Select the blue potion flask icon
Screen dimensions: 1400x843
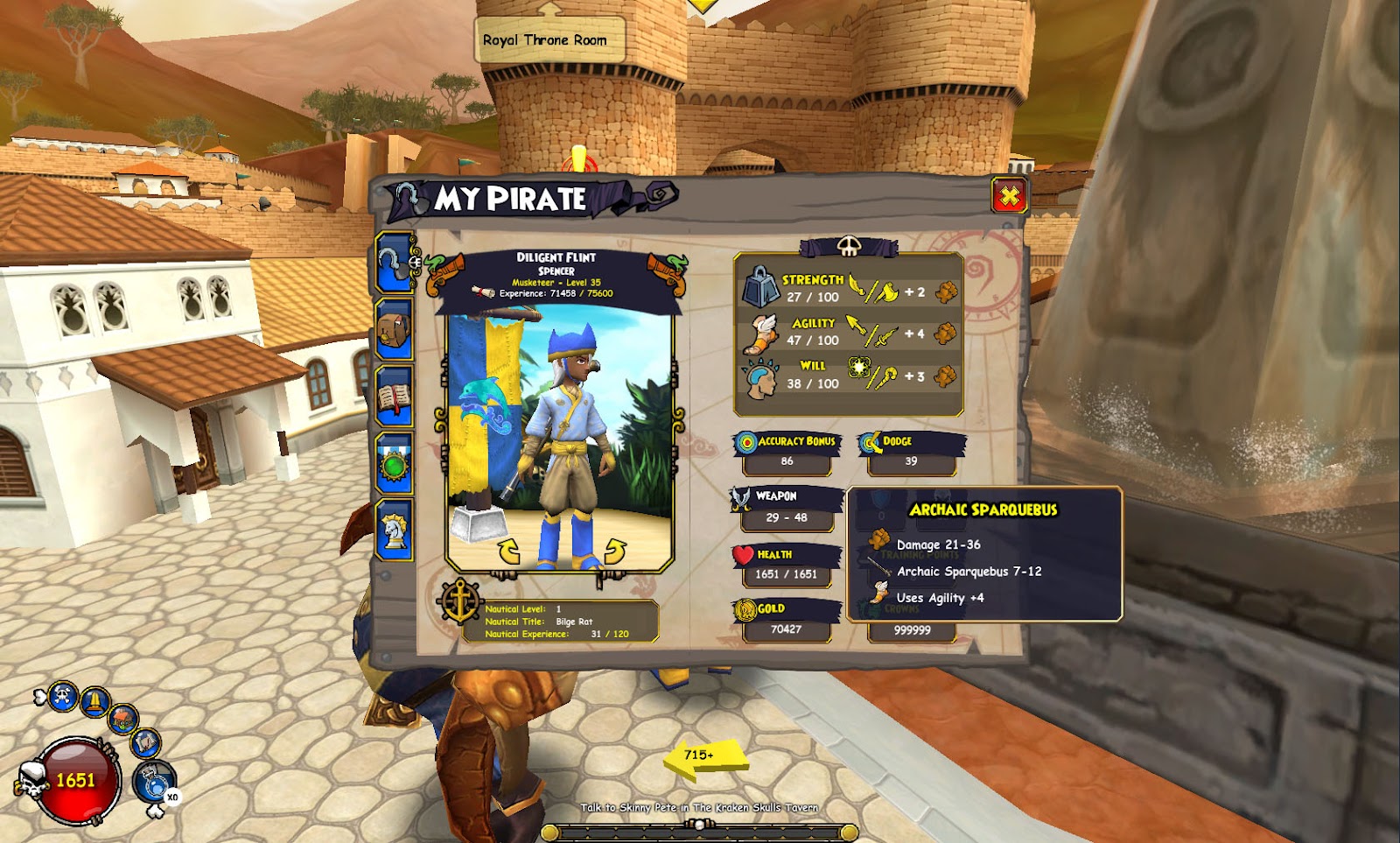(x=155, y=782)
